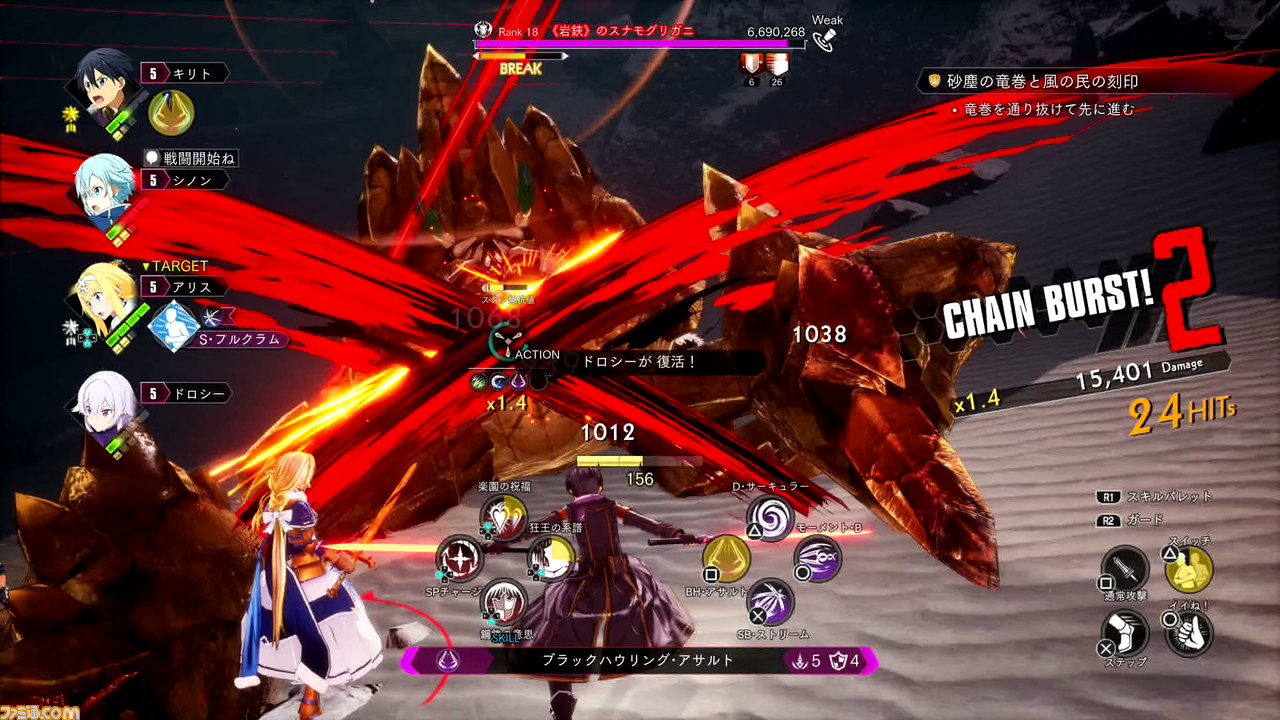
Task: Use the ステップ boot dodge icon
Action: 1124,633
